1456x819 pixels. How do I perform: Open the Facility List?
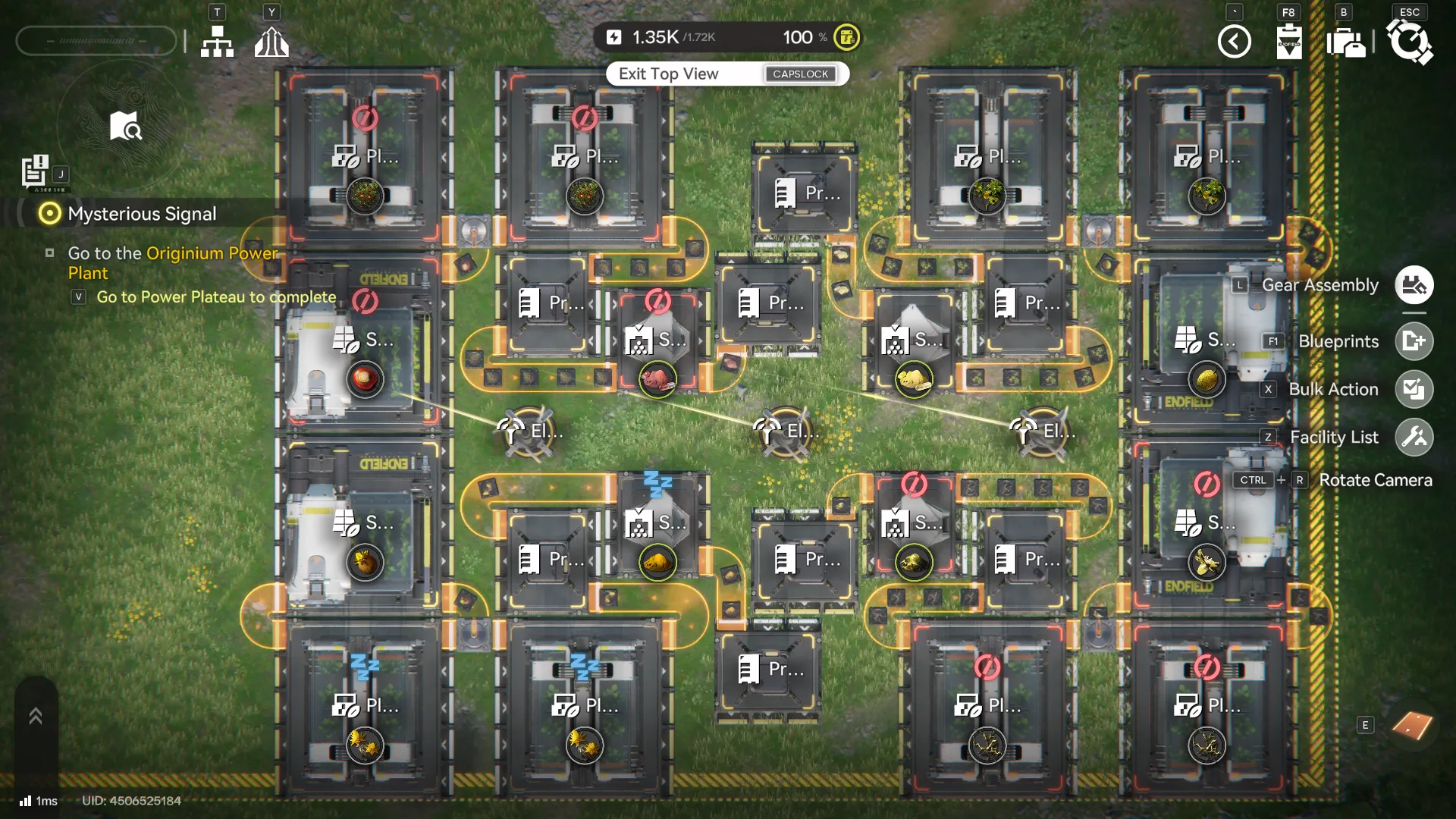click(1414, 437)
